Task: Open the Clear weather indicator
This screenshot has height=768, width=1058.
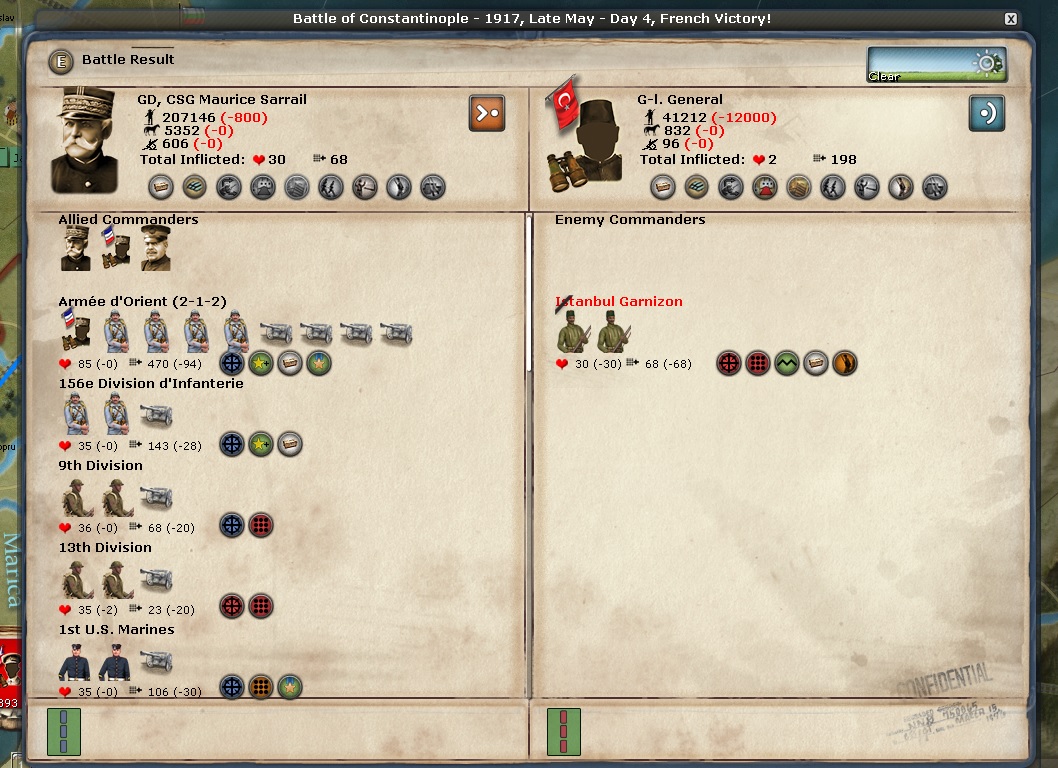Action: (x=936, y=64)
